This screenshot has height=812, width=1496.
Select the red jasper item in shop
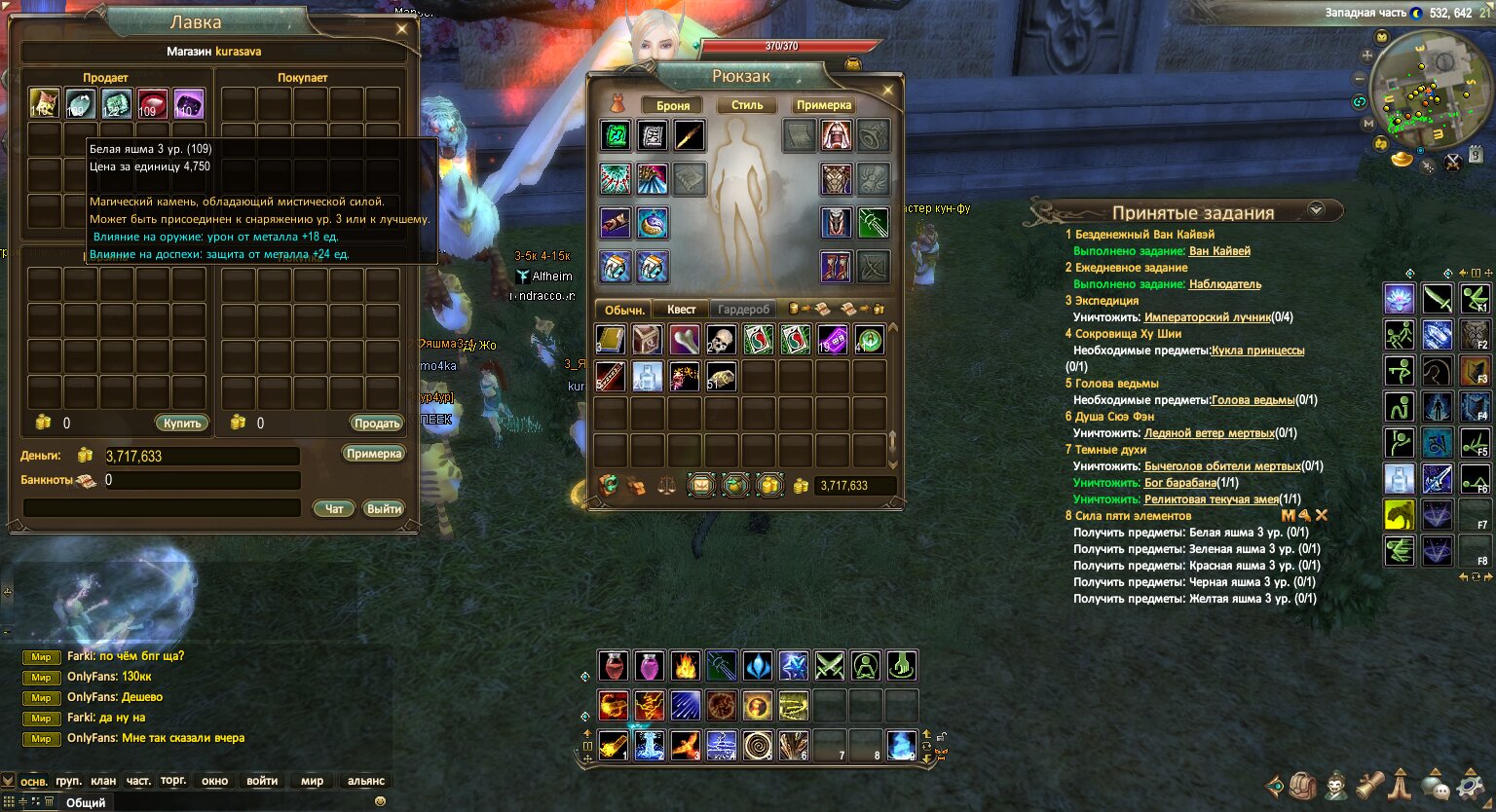coord(152,103)
